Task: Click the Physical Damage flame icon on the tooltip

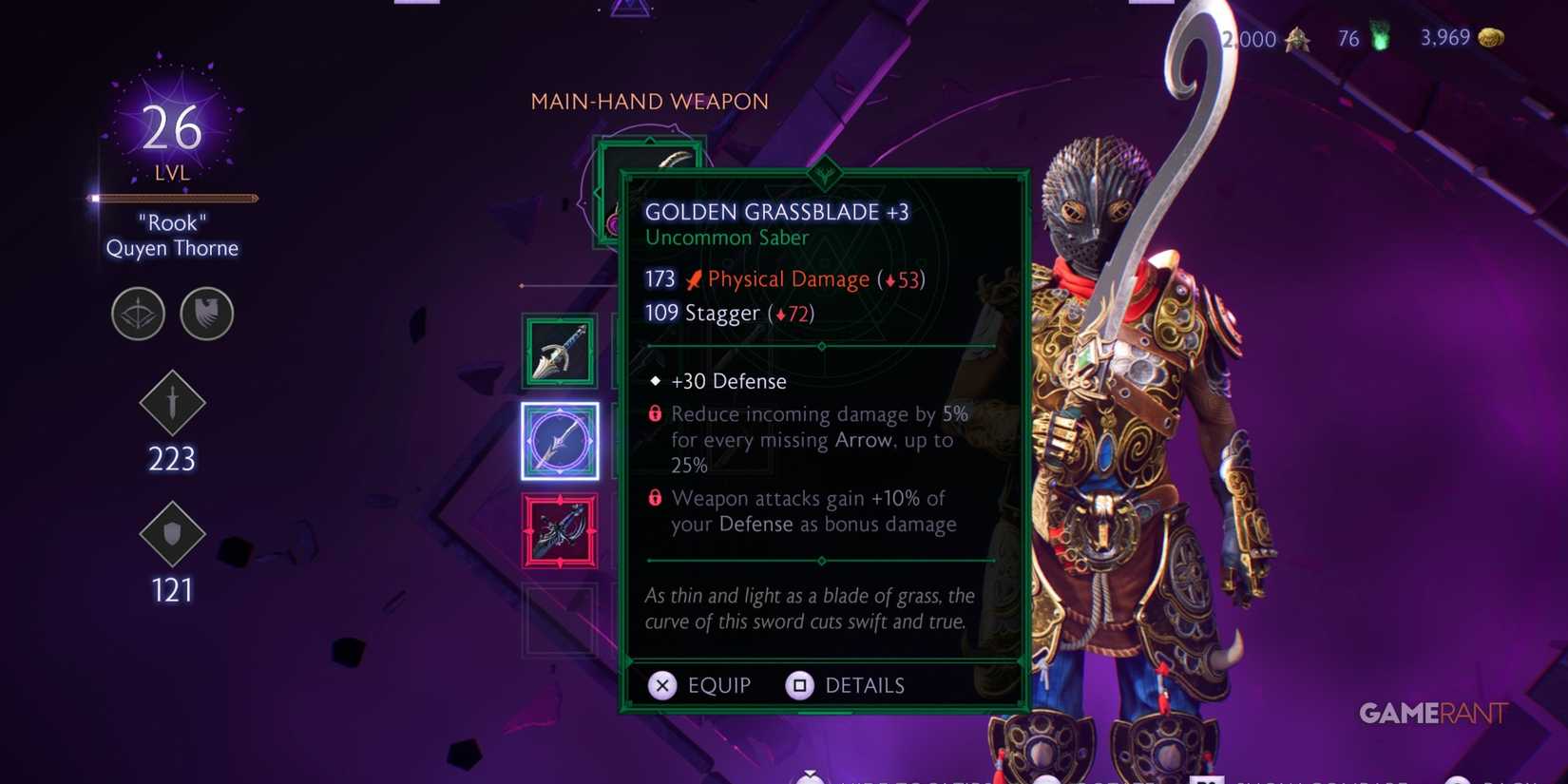Action: point(693,277)
